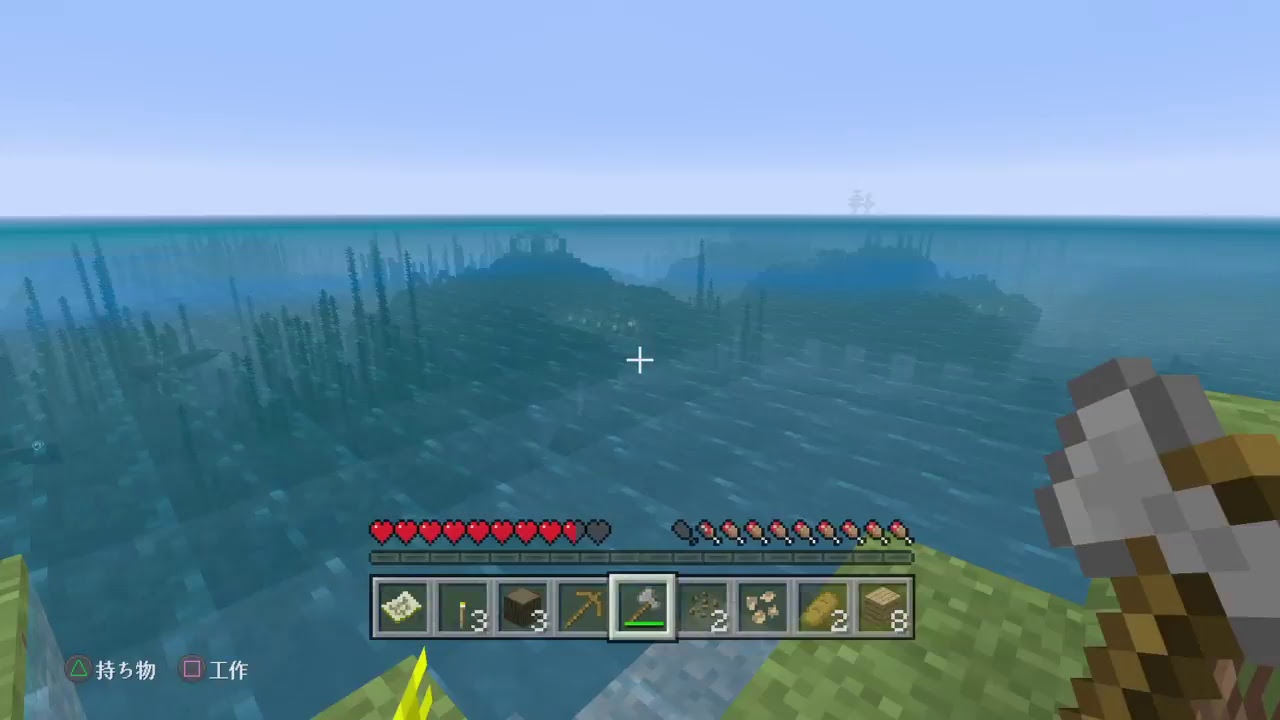Select the map in the first hotbar slot
This screenshot has height=720, width=1280.
point(402,605)
